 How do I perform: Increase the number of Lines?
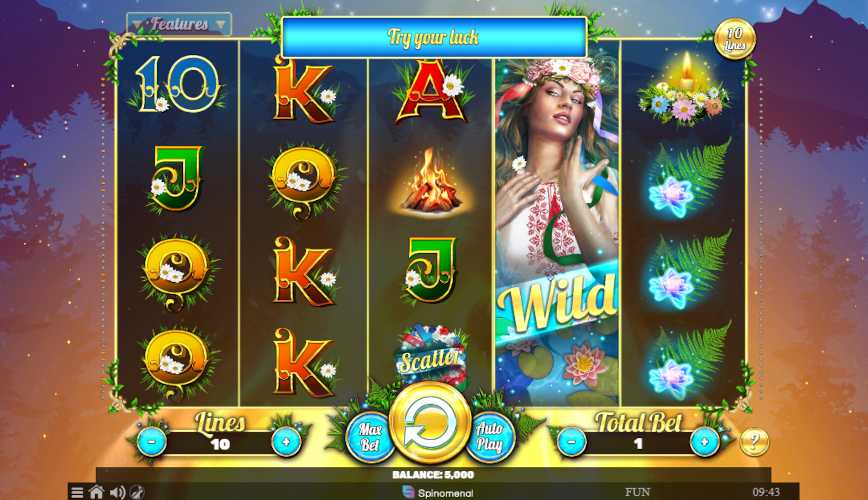(x=285, y=440)
